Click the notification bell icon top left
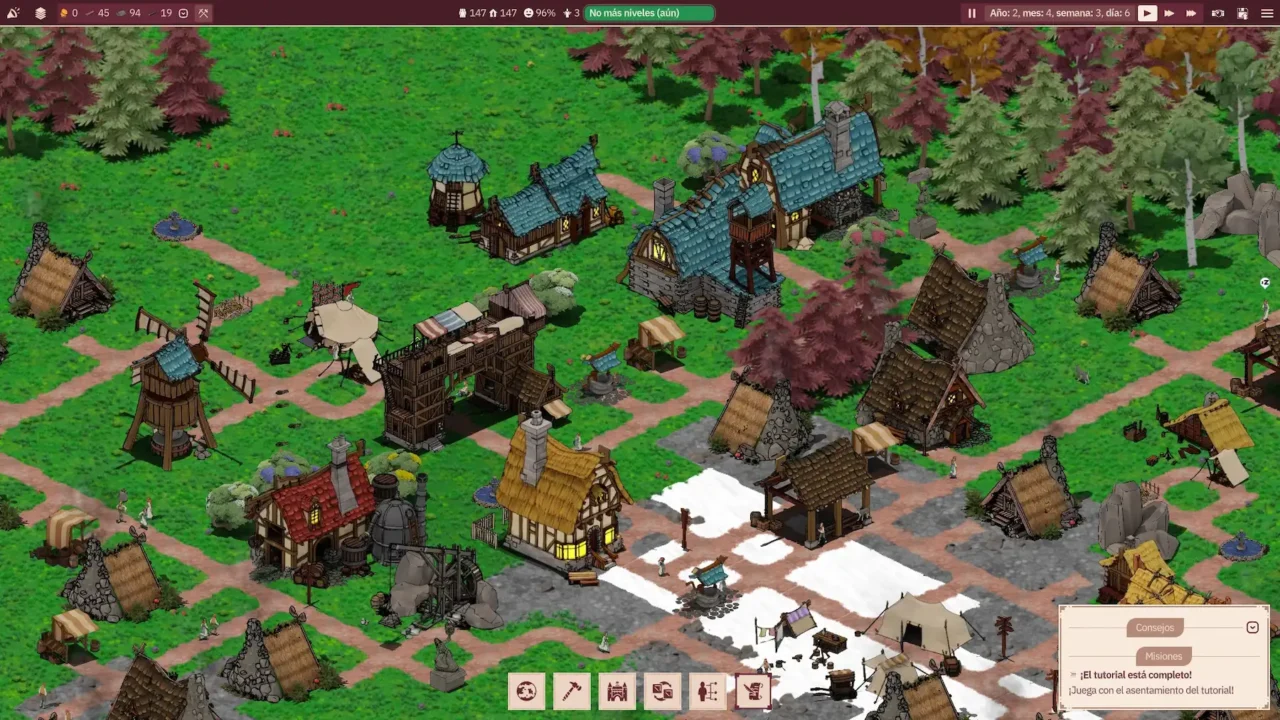The image size is (1280, 720). (x=13, y=13)
